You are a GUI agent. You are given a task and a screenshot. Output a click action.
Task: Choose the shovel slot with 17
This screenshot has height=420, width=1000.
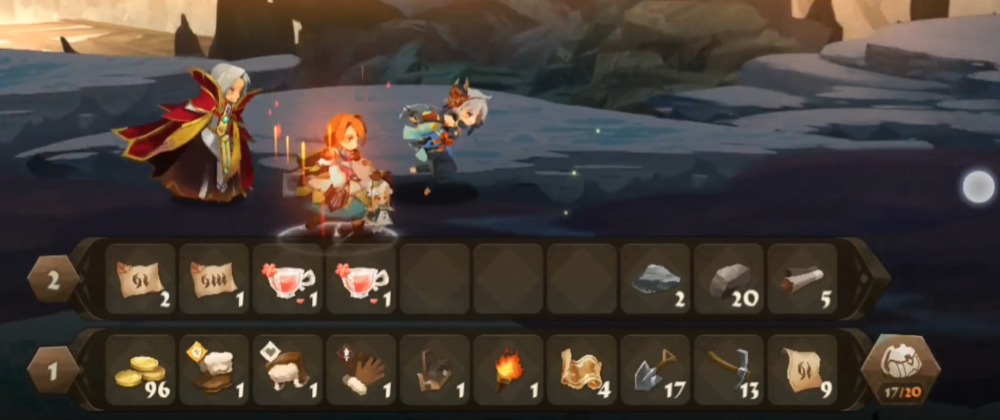pos(655,369)
